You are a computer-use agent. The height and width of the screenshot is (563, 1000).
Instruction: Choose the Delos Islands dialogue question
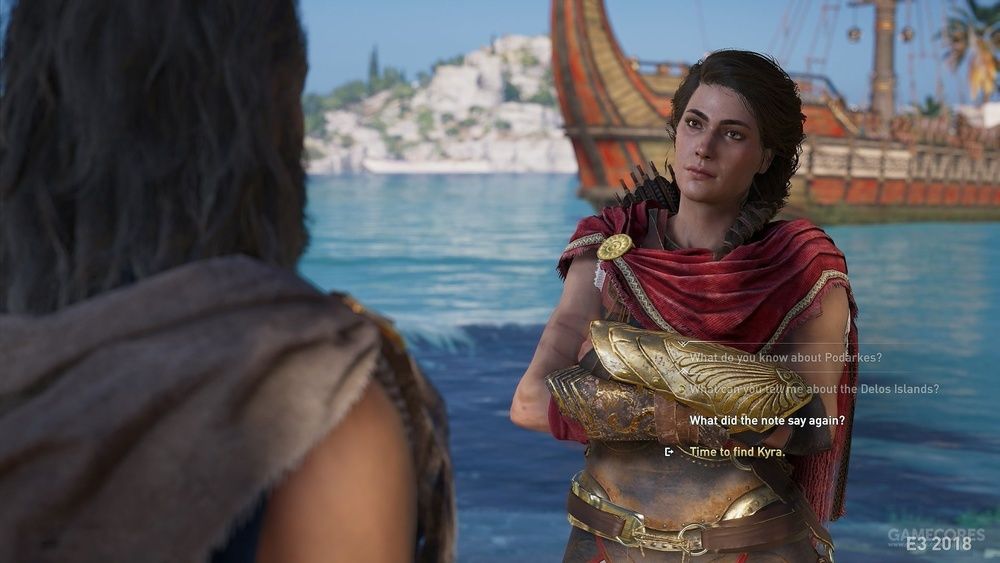click(x=813, y=389)
